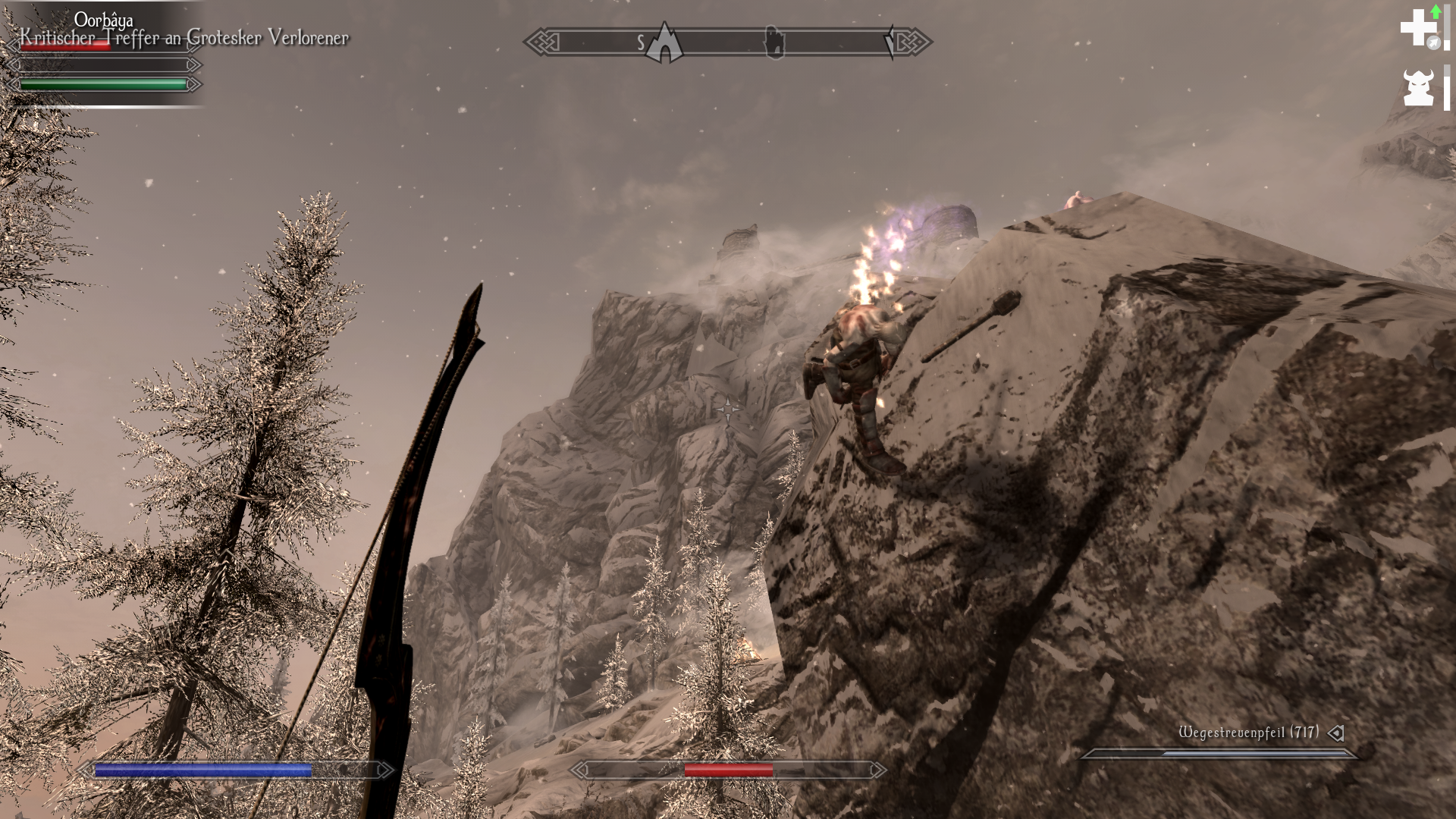Click the white cross healing effect icon

tap(1417, 28)
